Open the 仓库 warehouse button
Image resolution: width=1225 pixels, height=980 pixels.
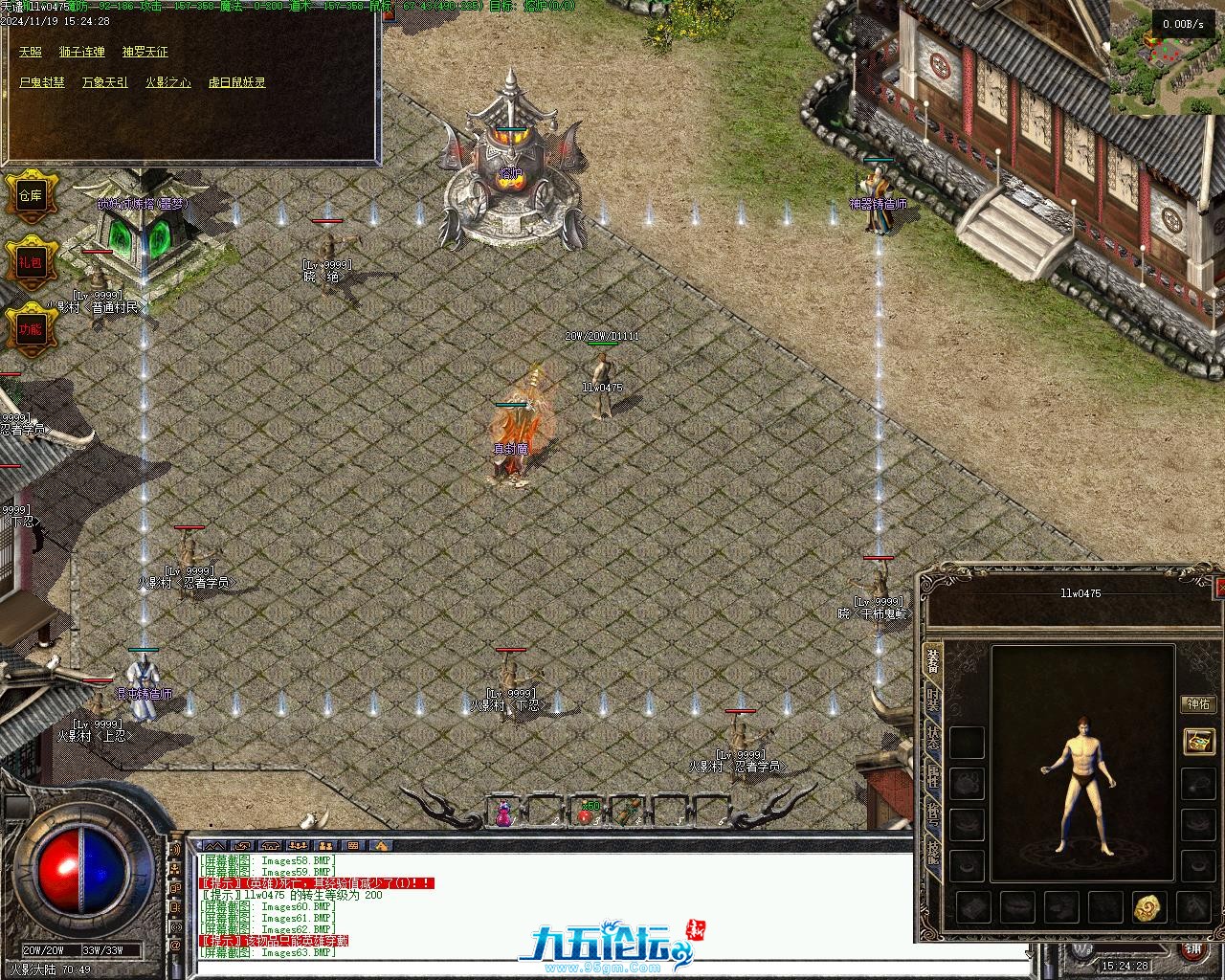click(x=31, y=196)
